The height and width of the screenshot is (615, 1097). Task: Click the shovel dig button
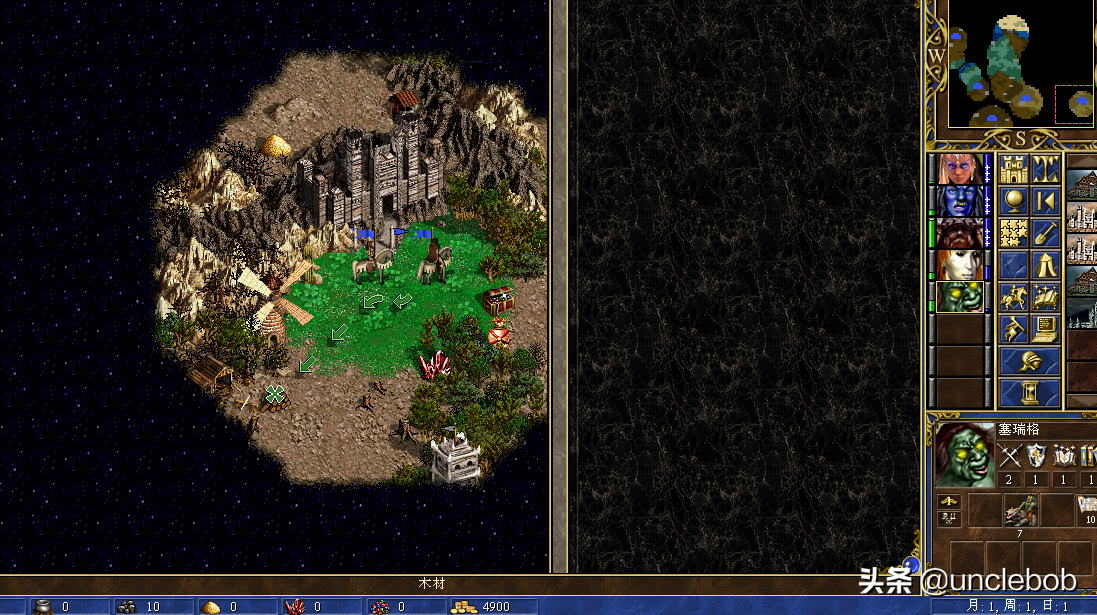[x=1046, y=232]
